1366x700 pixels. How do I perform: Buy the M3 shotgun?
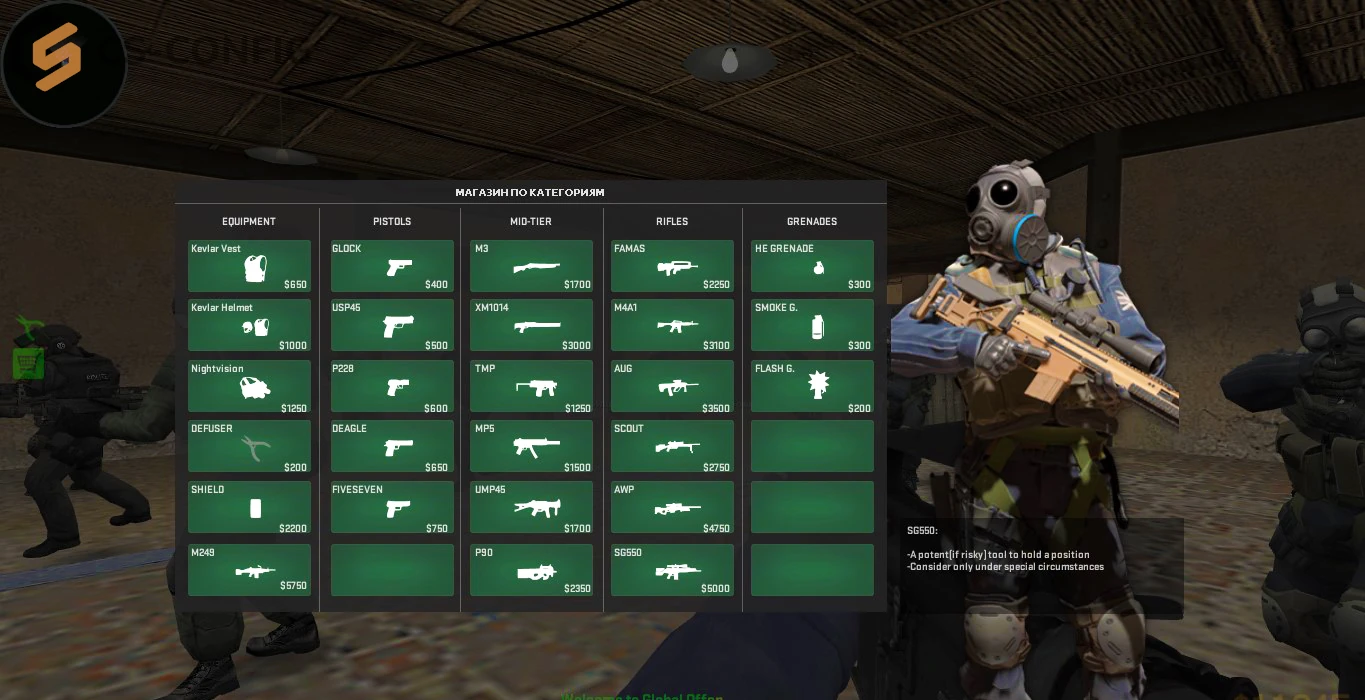tap(531, 266)
